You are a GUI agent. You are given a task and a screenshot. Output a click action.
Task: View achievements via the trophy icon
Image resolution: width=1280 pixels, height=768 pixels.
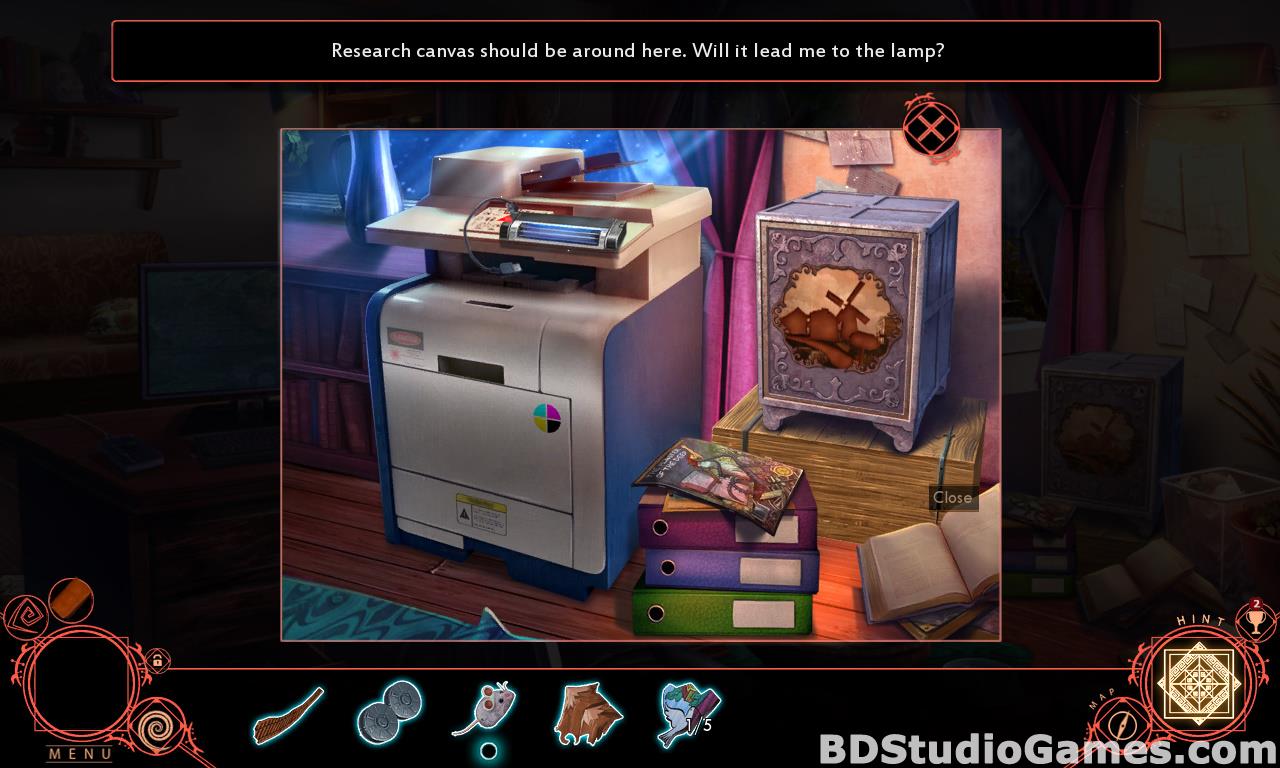1255,620
